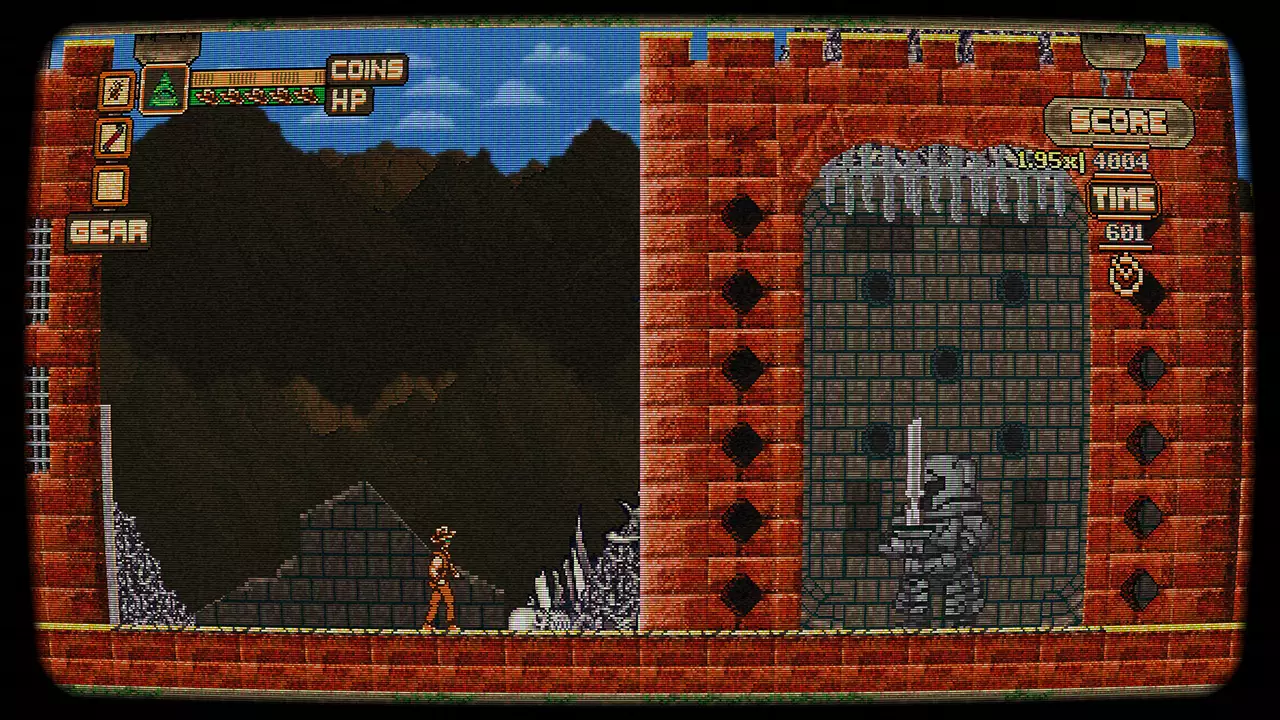This screenshot has height=720, width=1280.
Task: Click the green pyramid eye portrait icon
Action: click(163, 89)
